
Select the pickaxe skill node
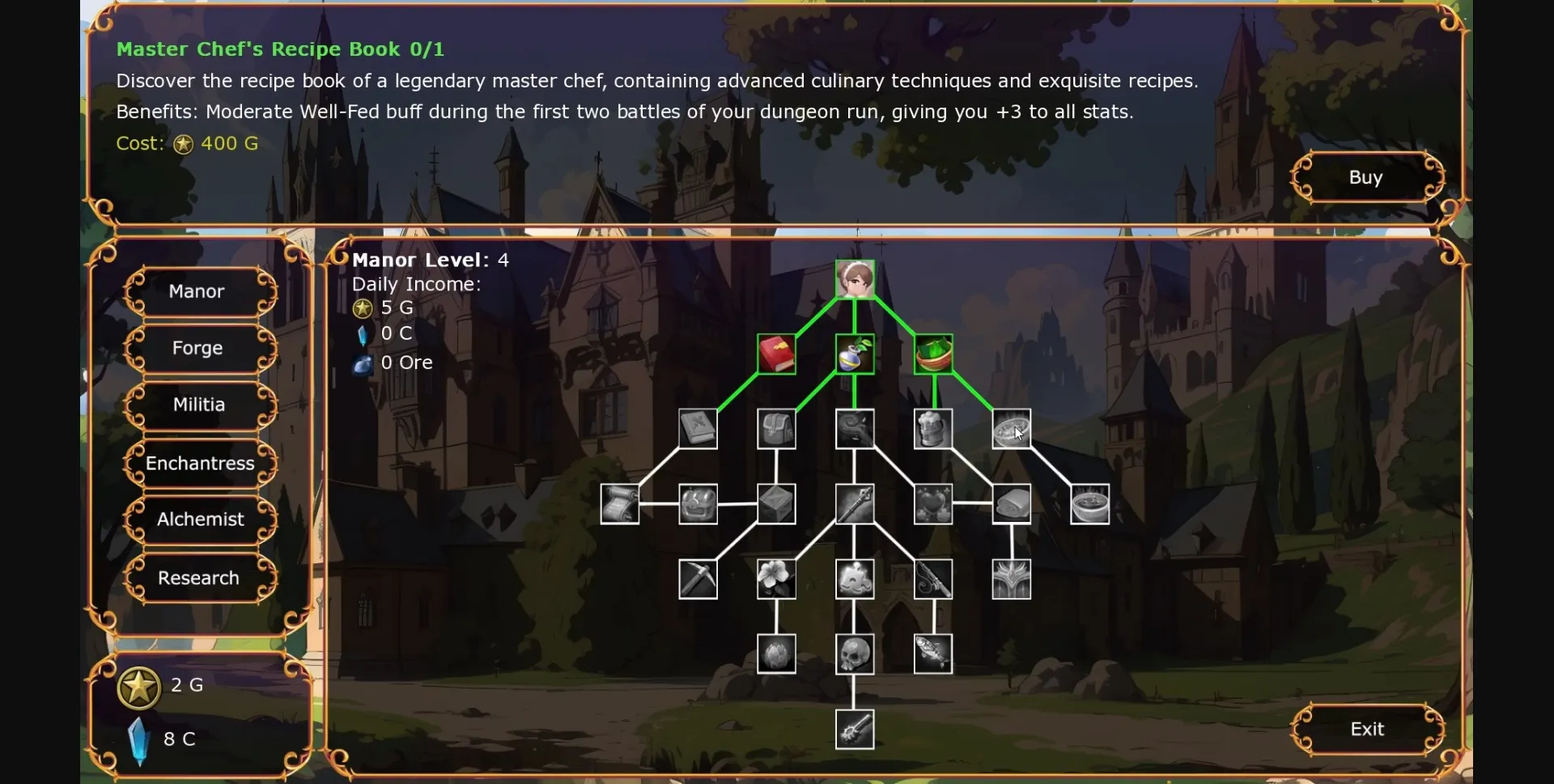pyautogui.click(x=698, y=578)
